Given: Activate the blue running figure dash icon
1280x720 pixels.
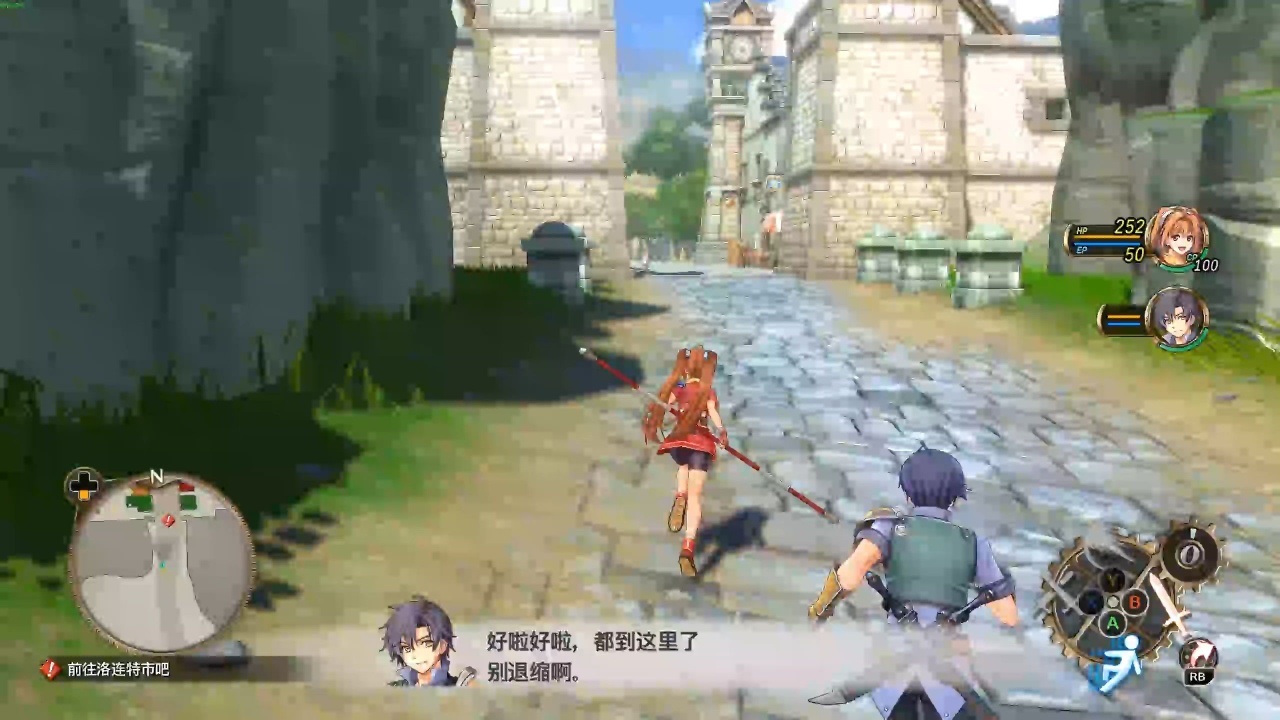Looking at the screenshot, I should [1120, 663].
